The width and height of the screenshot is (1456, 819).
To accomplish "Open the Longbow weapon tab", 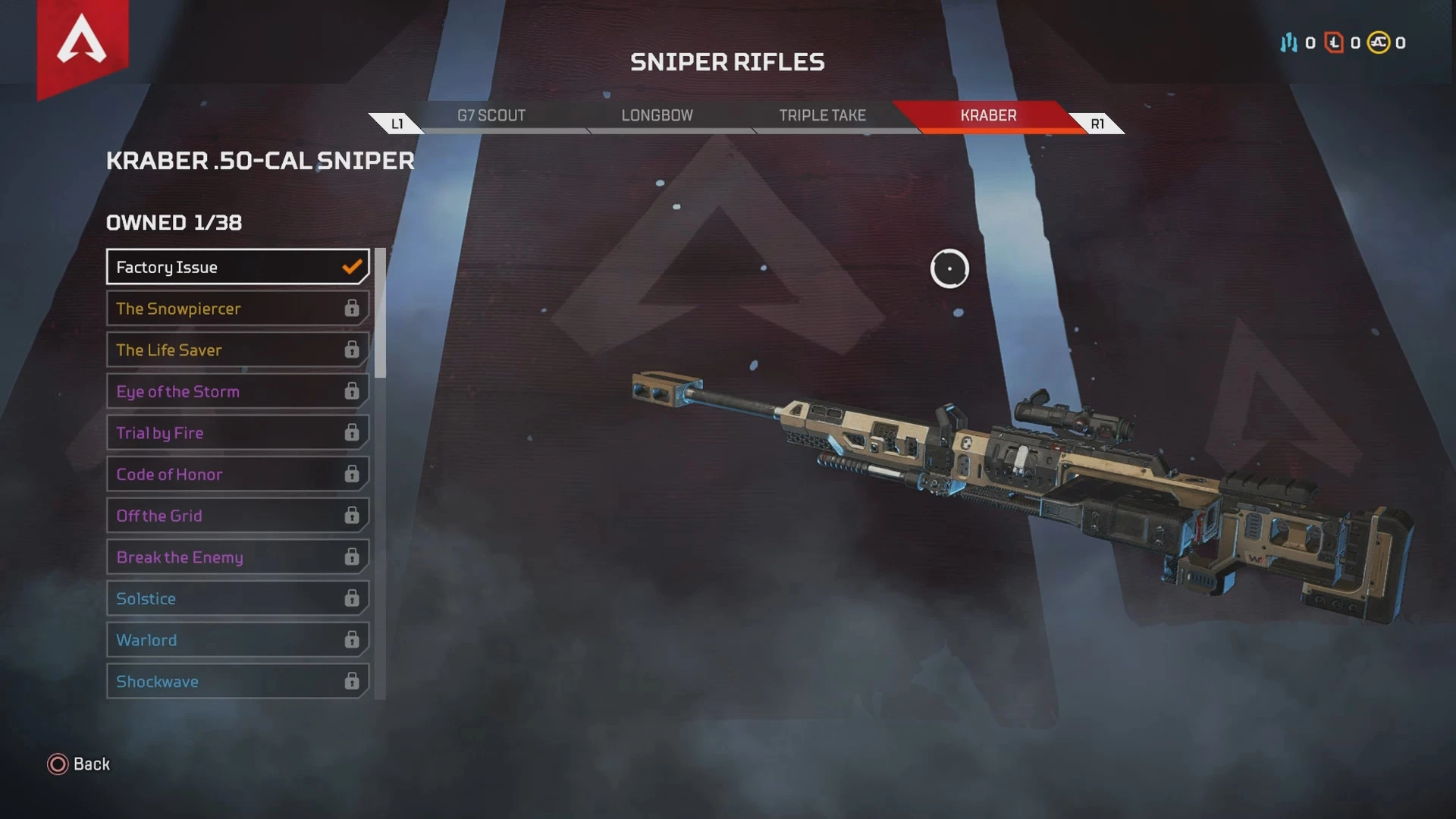I will [x=657, y=115].
